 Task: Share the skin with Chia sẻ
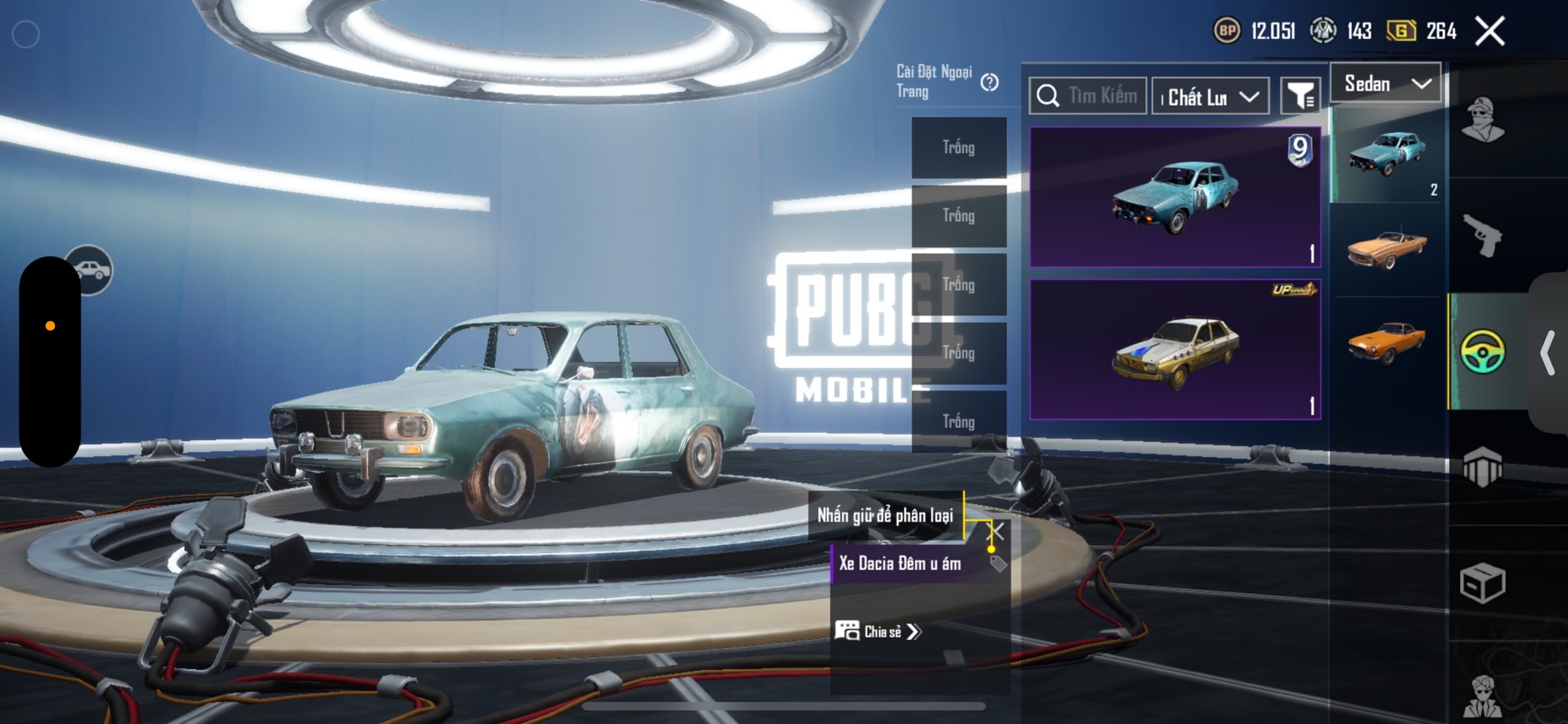click(878, 632)
